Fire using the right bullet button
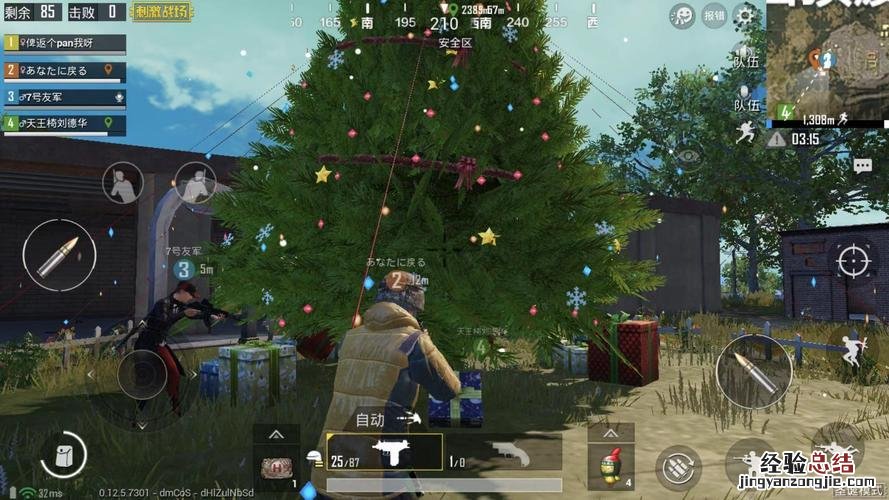 753,371
